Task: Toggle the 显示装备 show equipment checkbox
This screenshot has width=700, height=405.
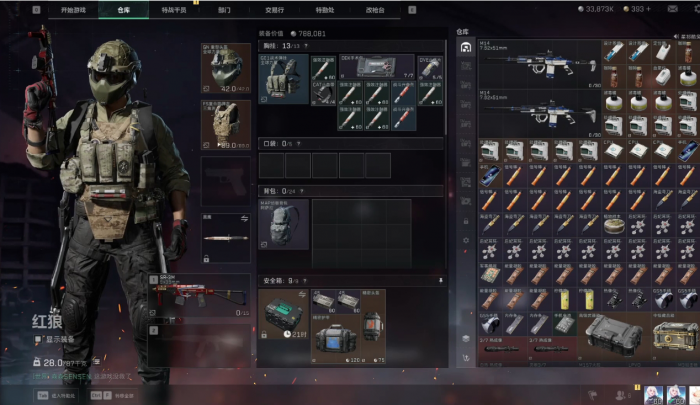Action: tap(38, 339)
